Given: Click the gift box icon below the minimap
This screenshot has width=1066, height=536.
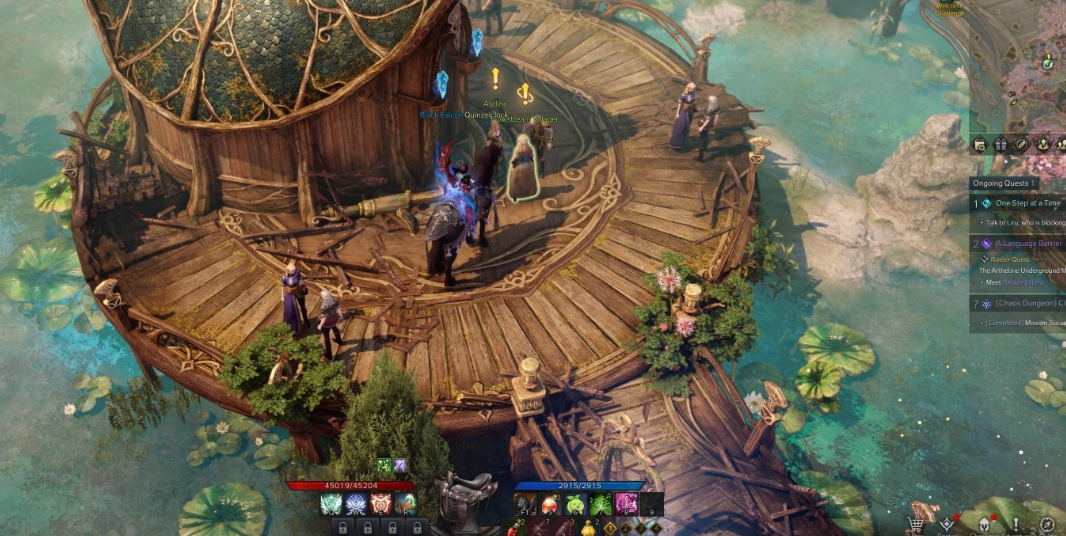Looking at the screenshot, I should pos(1002,144).
